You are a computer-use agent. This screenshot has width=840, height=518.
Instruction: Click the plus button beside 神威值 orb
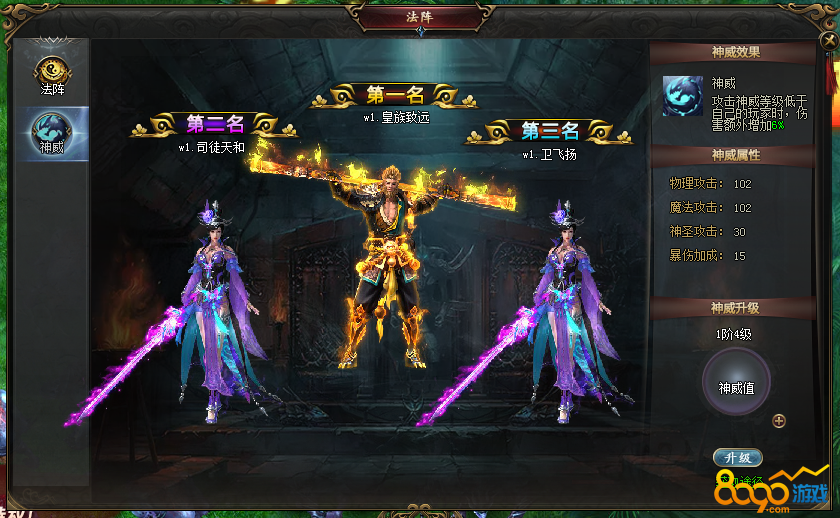pos(780,421)
